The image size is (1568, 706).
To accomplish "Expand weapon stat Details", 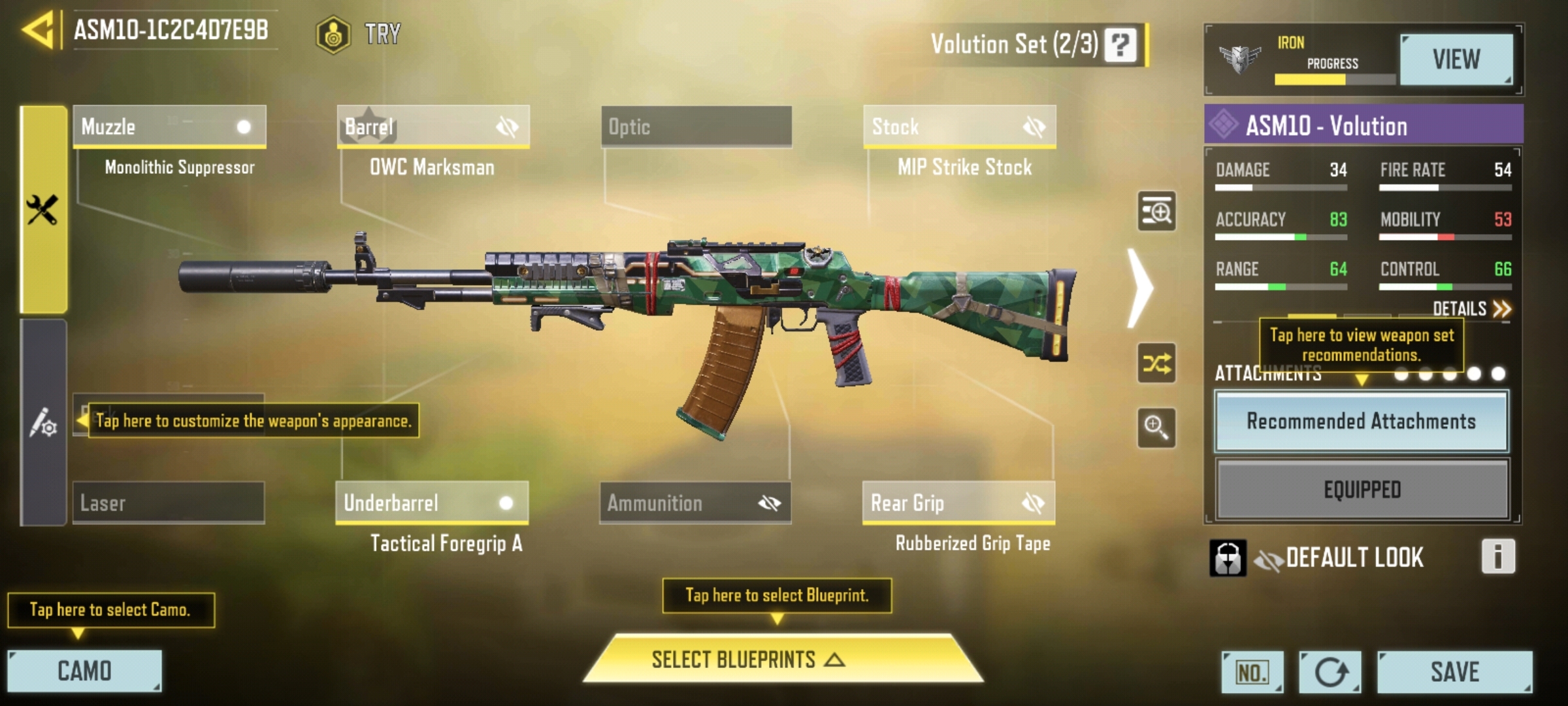I will pos(1471,309).
